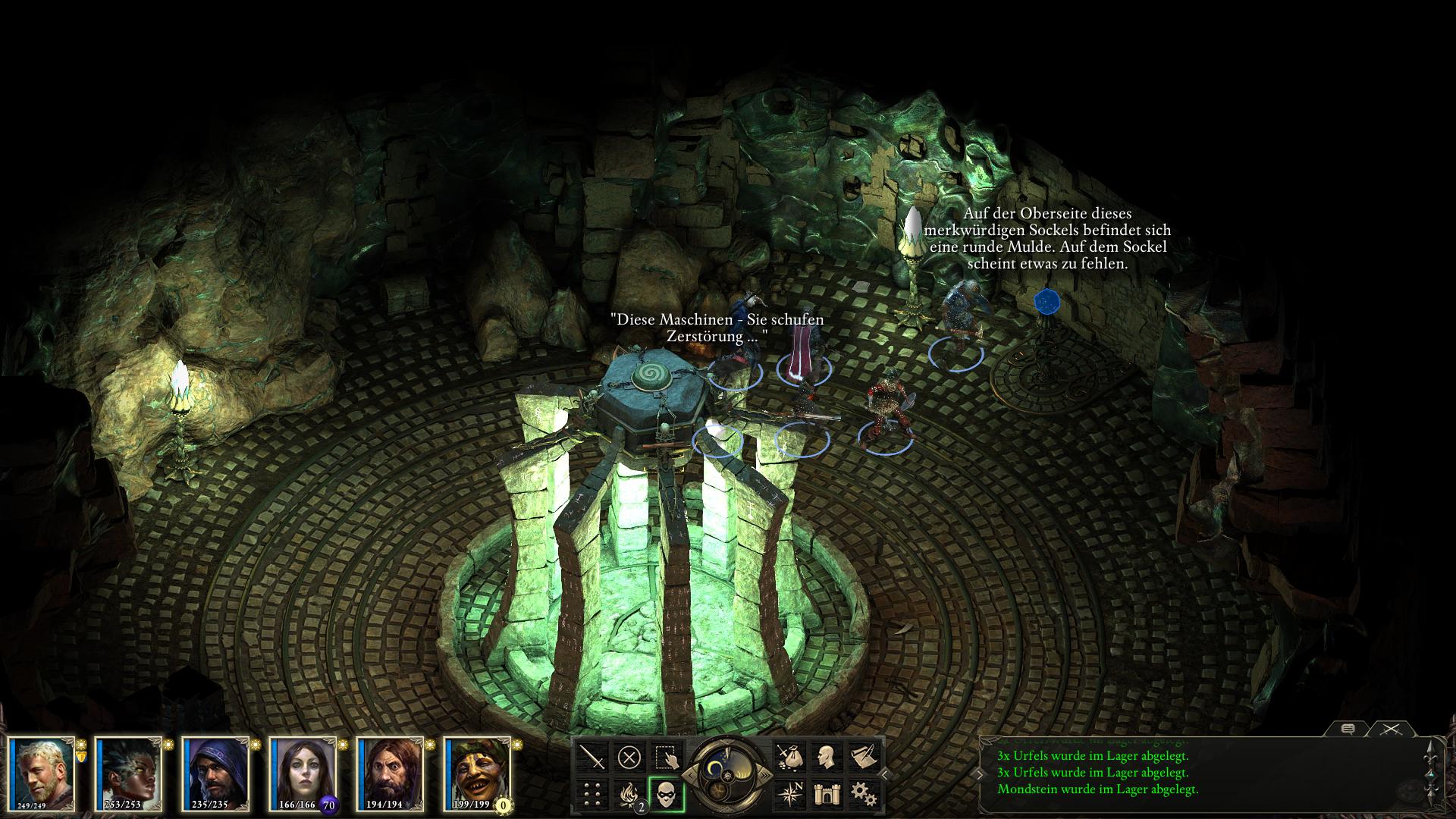Rest using the campfire supplies button

coord(629,794)
